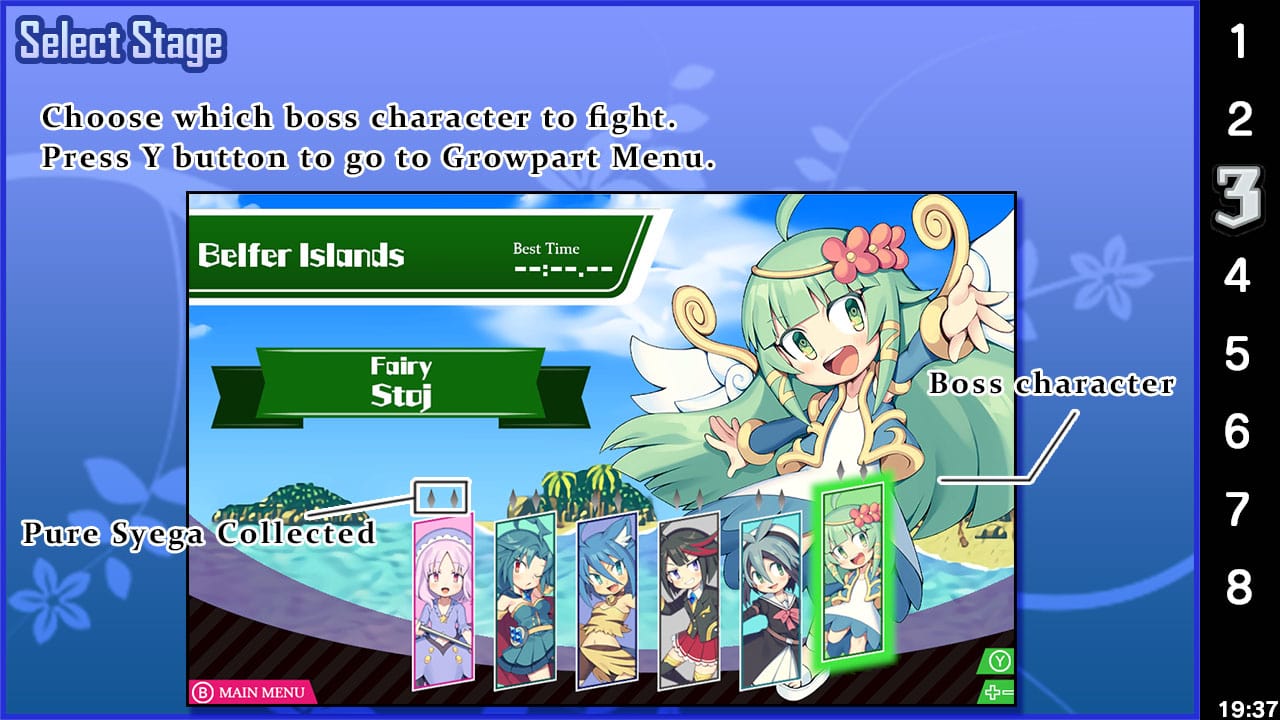The height and width of the screenshot is (720, 1280).
Task: Switch to stage 8 in the sidebar
Action: click(x=1240, y=587)
